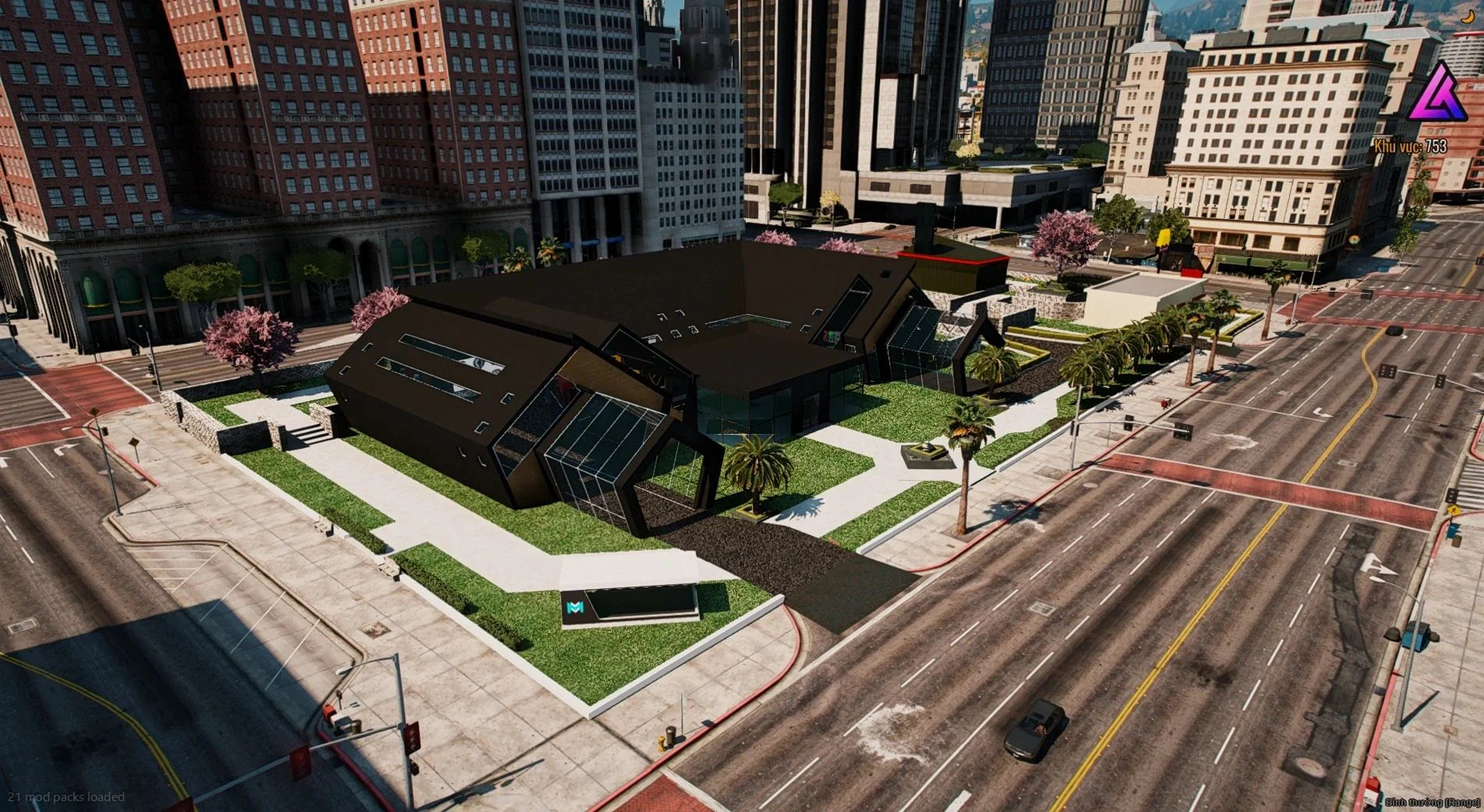Click the purple triangle server logo
Image resolution: width=1484 pixels, height=812 pixels.
tap(1438, 93)
